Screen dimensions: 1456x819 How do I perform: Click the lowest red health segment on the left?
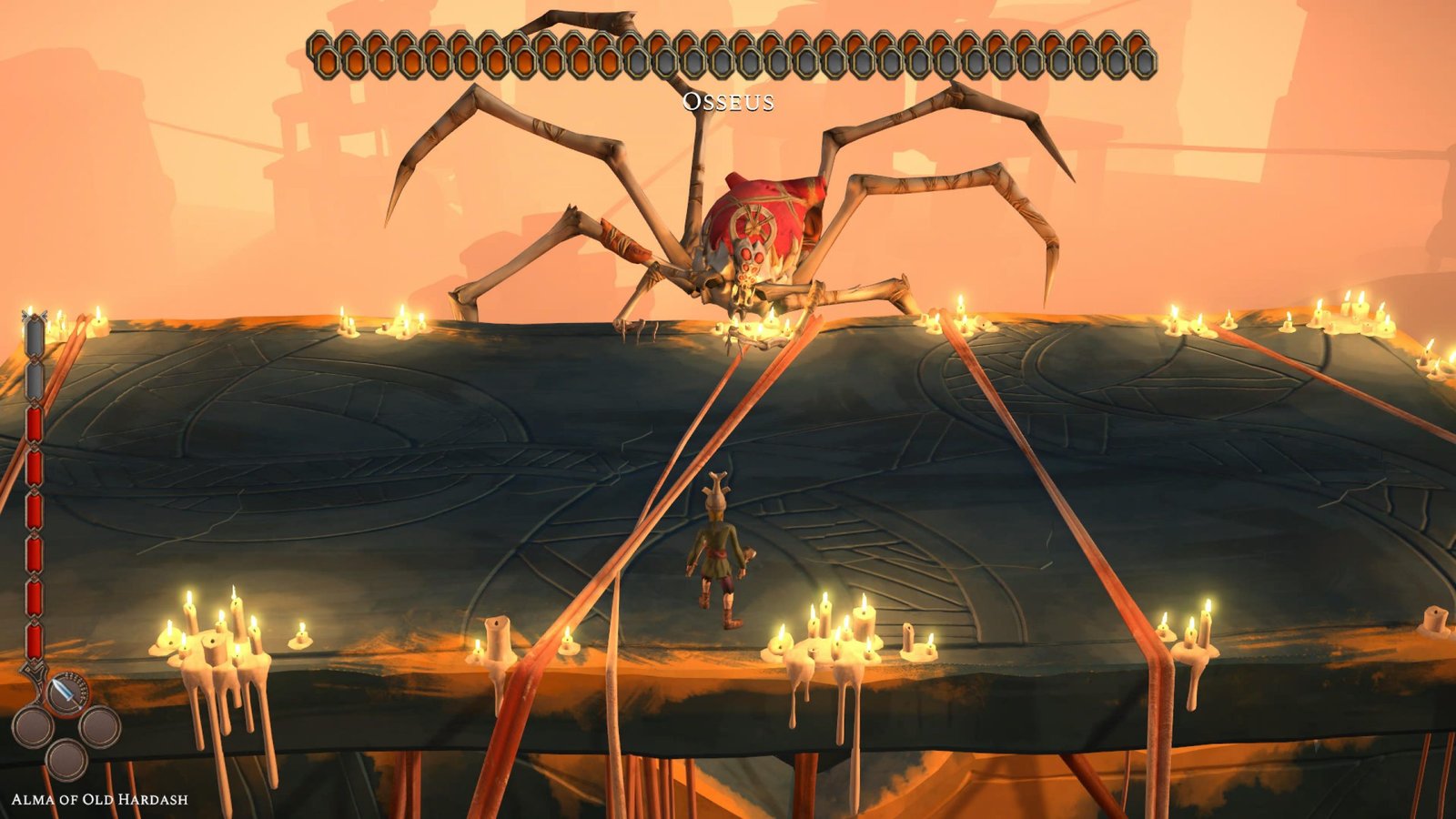[33, 637]
